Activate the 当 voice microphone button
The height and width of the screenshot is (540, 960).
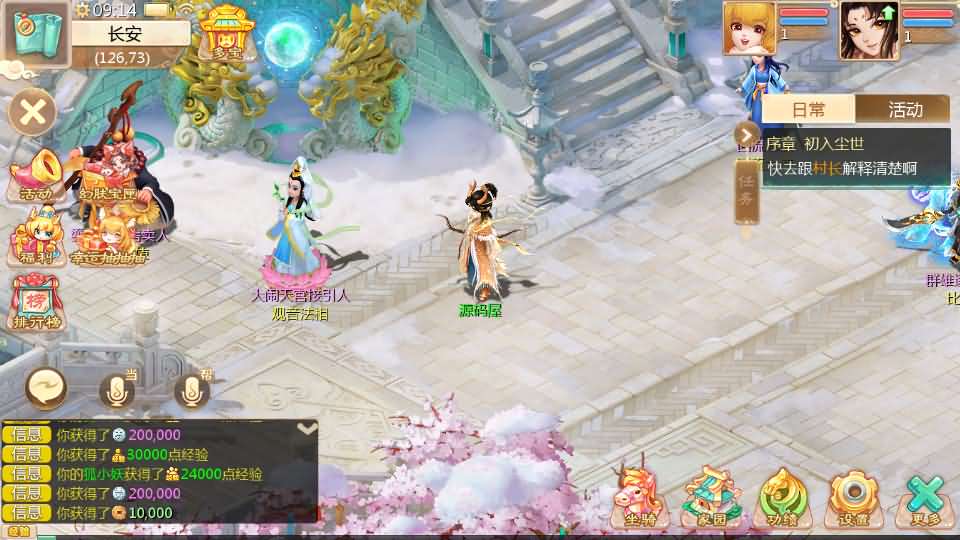[117, 391]
